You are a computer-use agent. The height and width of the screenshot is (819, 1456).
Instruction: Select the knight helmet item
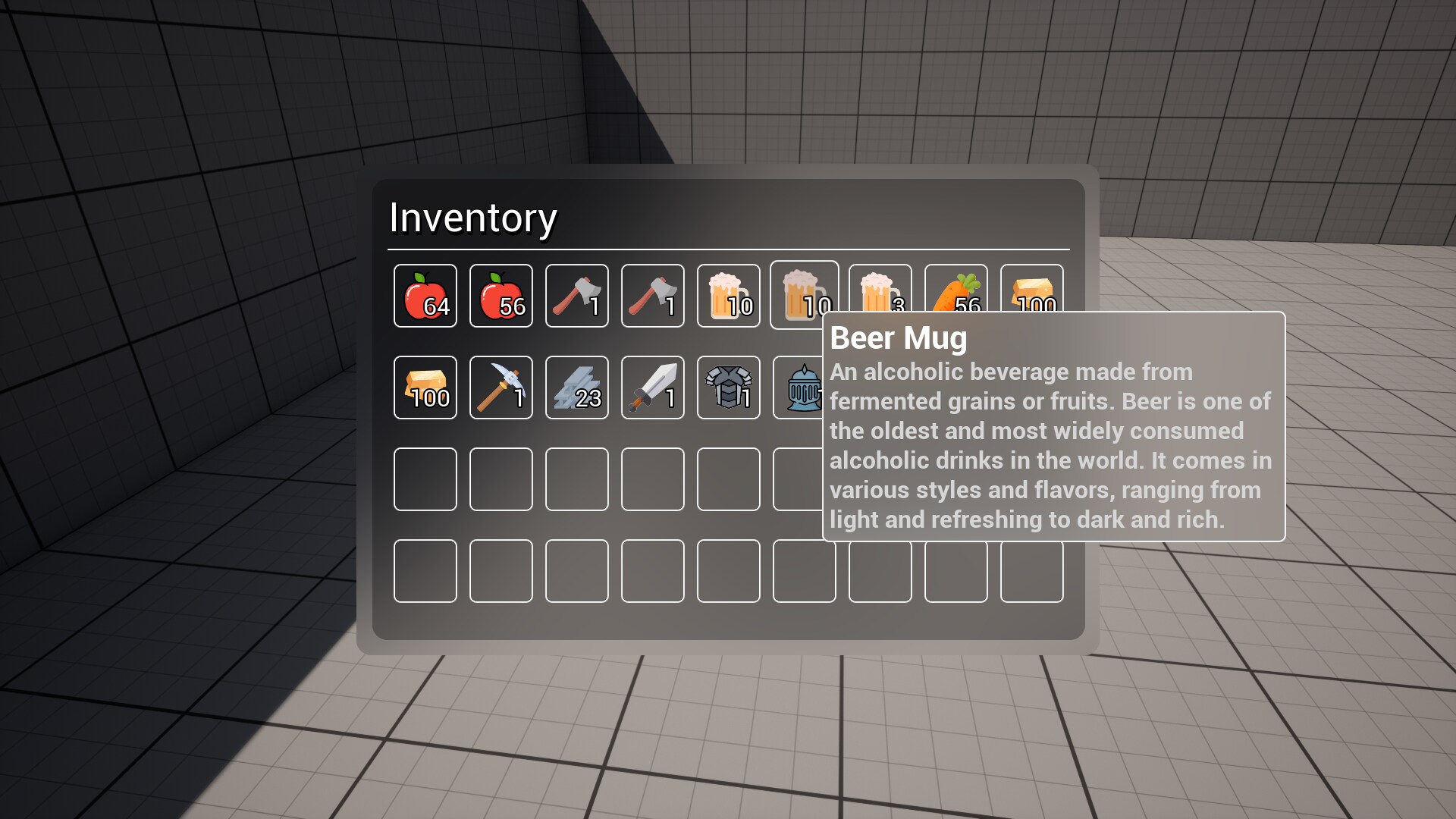pyautogui.click(x=804, y=388)
